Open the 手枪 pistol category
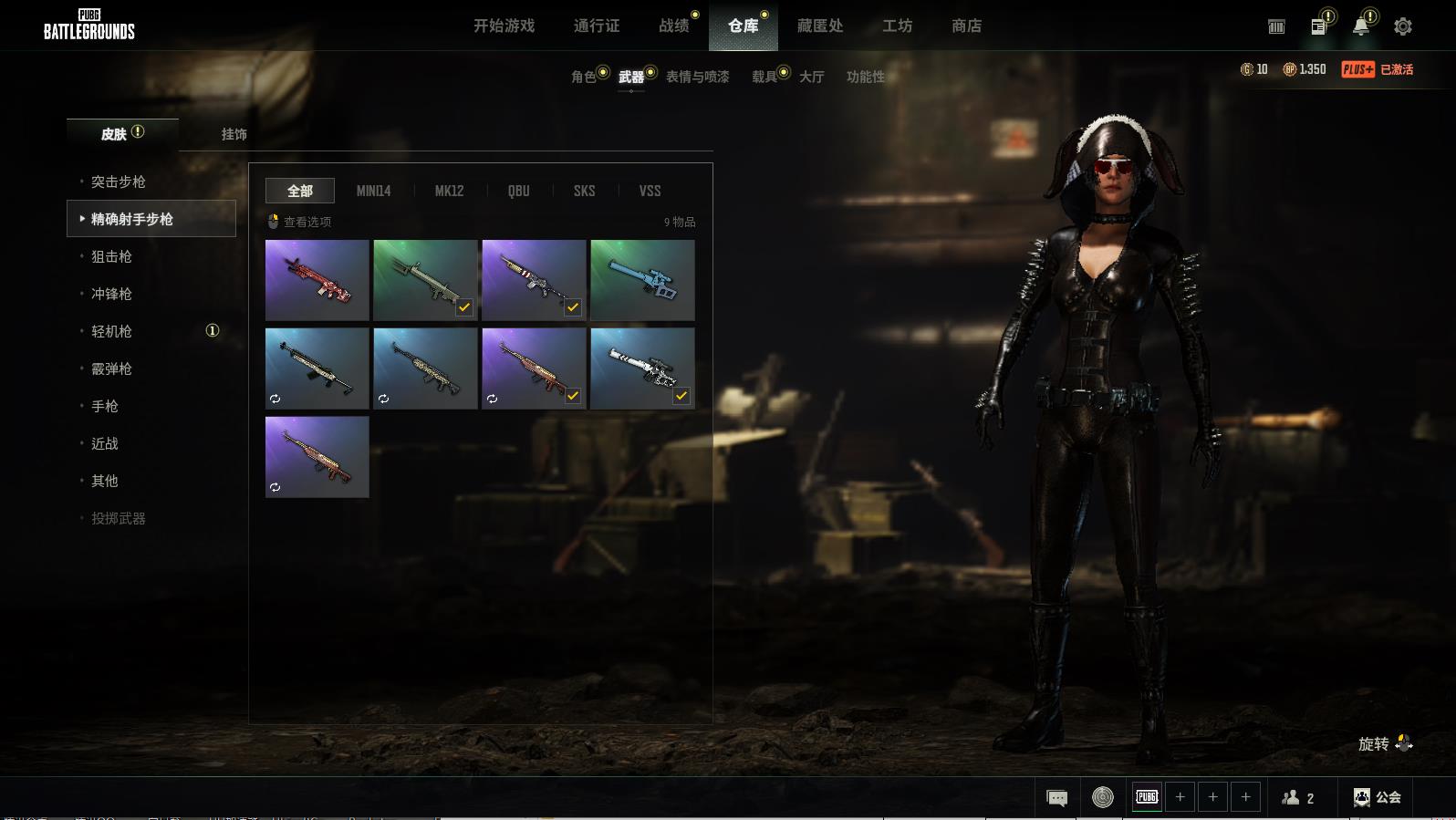 click(x=105, y=406)
